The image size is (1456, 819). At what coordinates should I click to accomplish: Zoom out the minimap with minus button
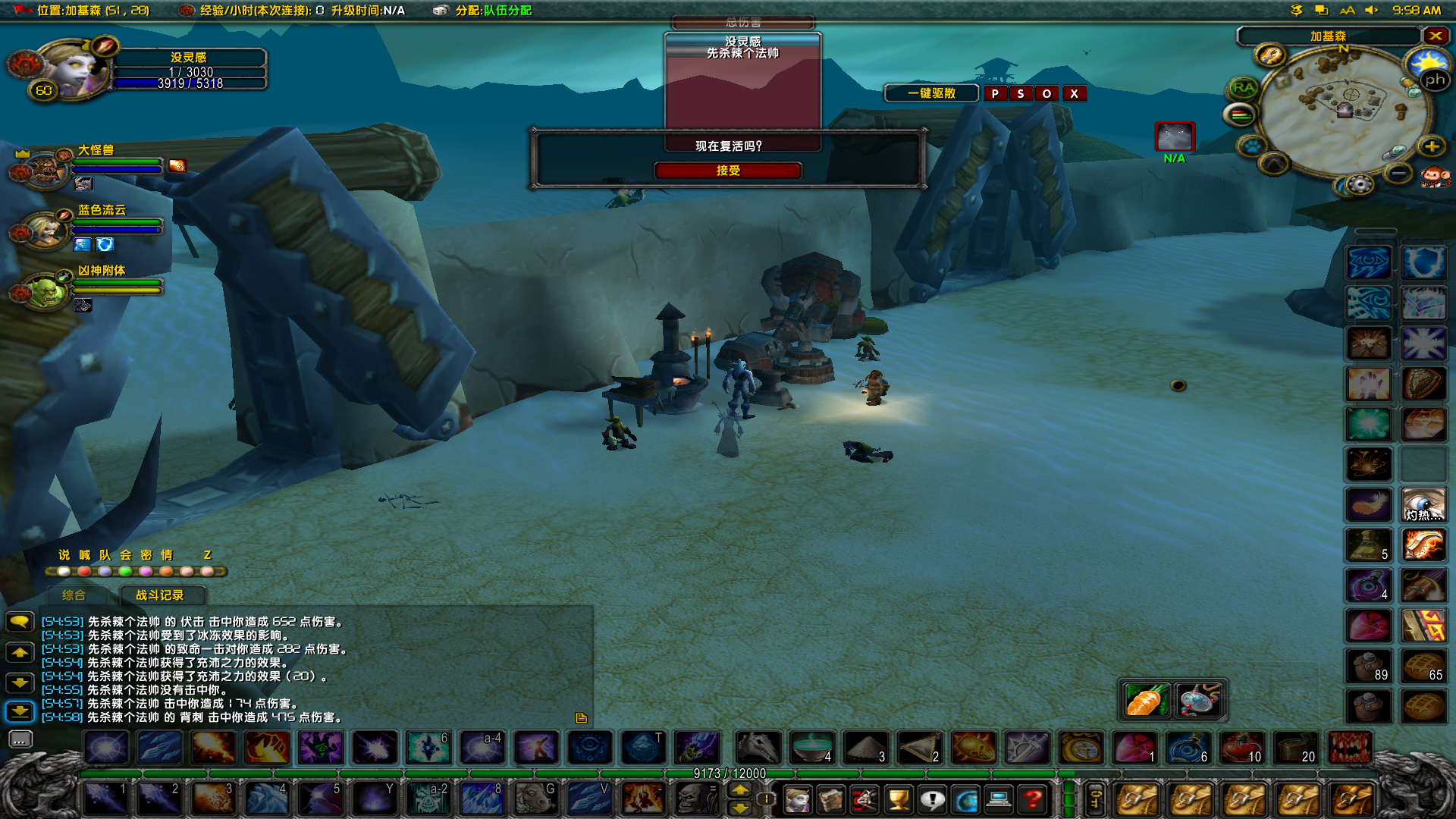pos(1398,174)
